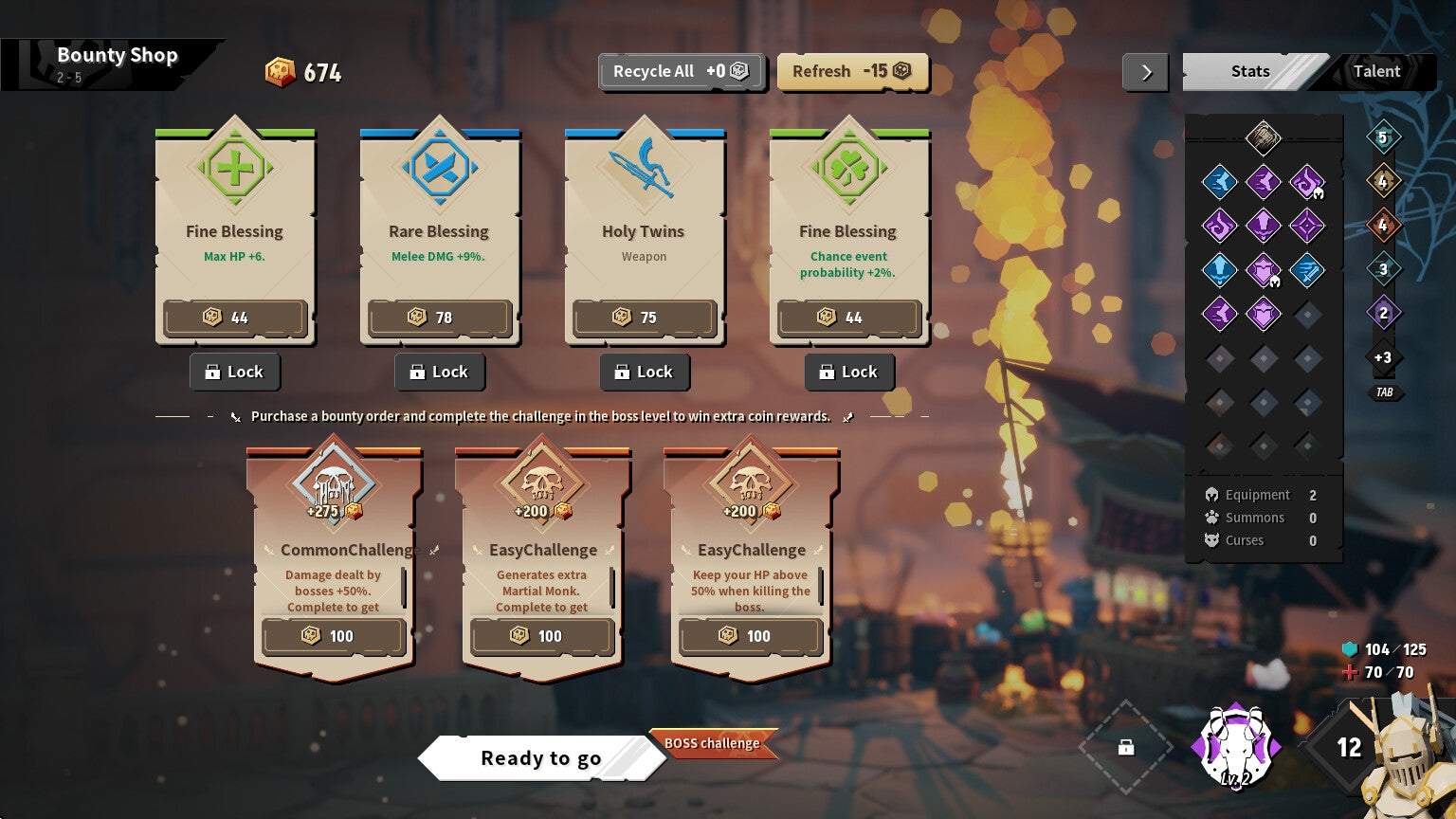The height and width of the screenshot is (819, 1456).
Task: Collapse the Stats panel with the chevron arrow
Action: pyautogui.click(x=1145, y=71)
